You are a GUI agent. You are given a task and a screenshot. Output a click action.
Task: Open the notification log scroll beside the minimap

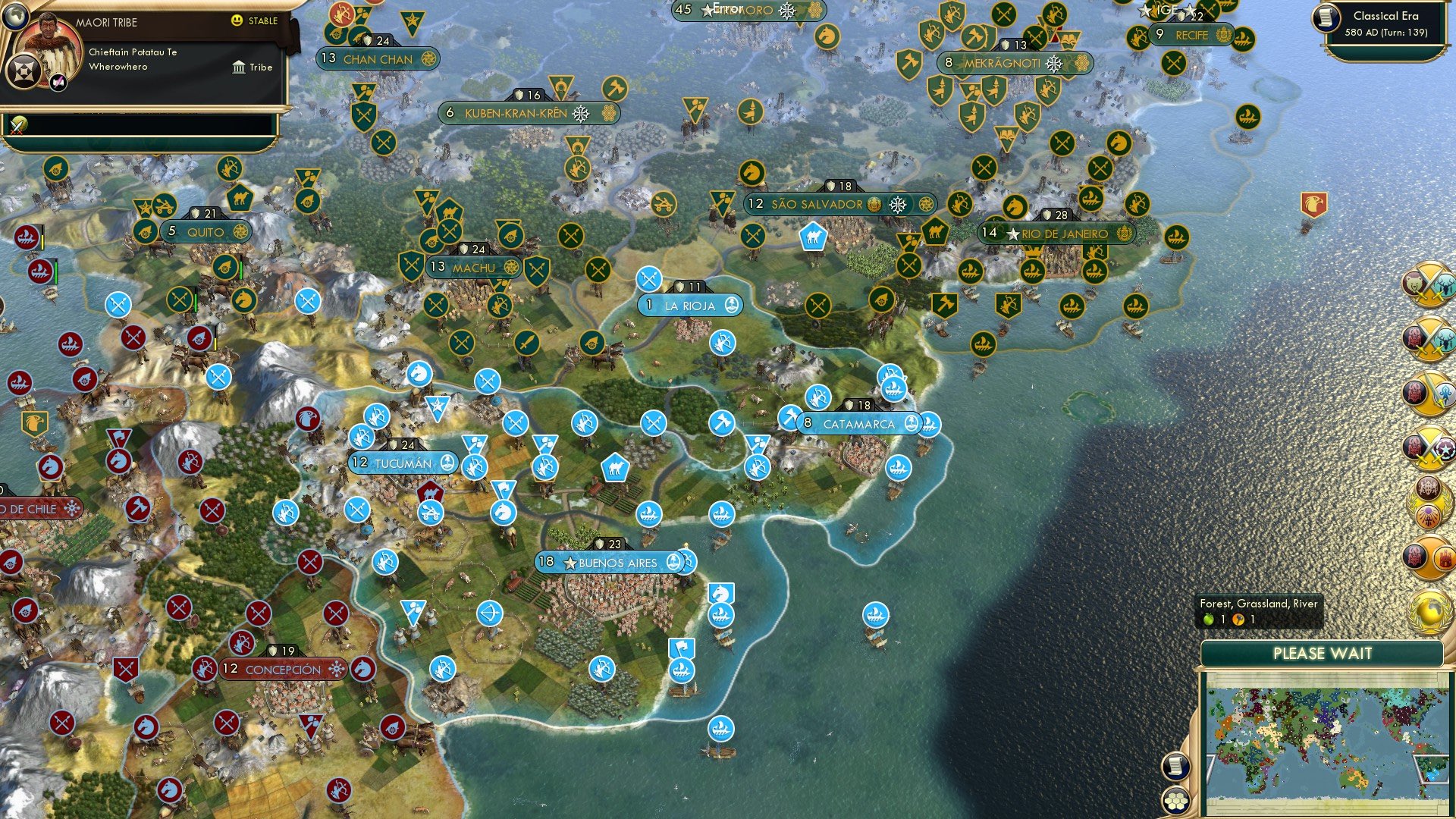pos(1175,767)
